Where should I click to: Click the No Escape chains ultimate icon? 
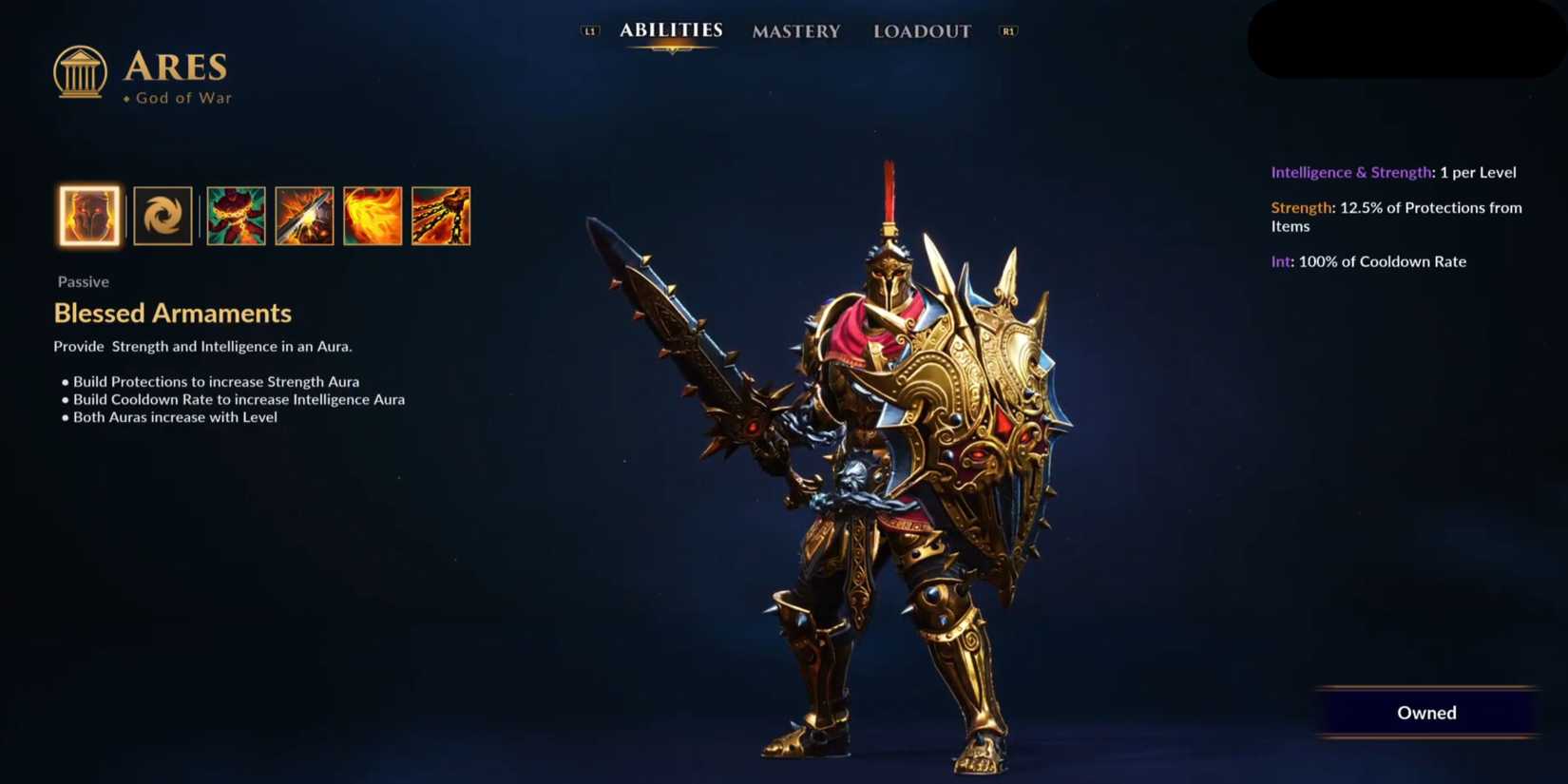tap(442, 216)
